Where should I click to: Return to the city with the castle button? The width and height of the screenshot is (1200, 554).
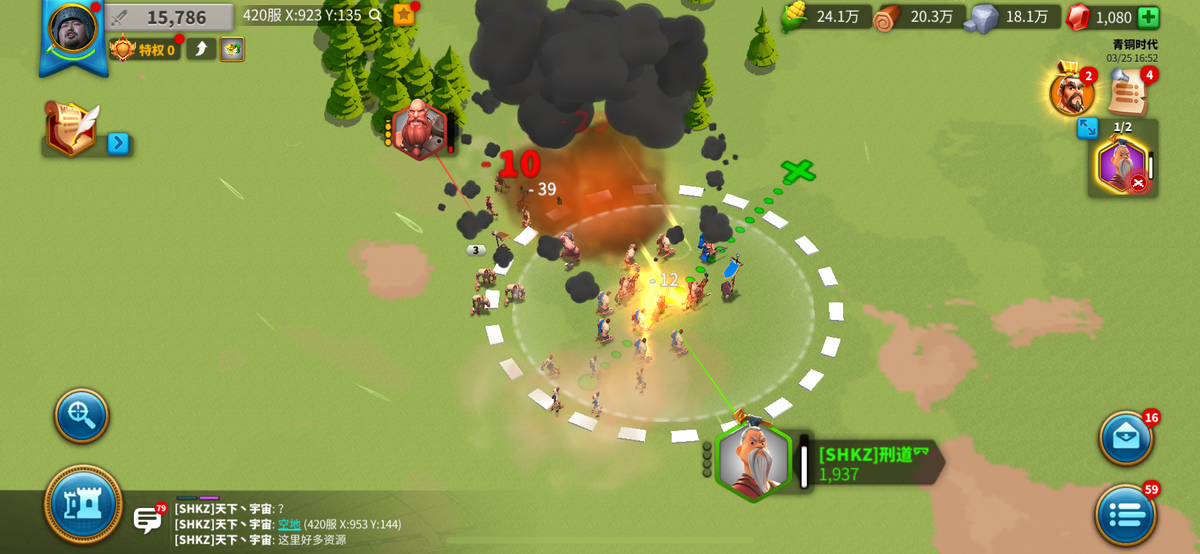pyautogui.click(x=83, y=504)
